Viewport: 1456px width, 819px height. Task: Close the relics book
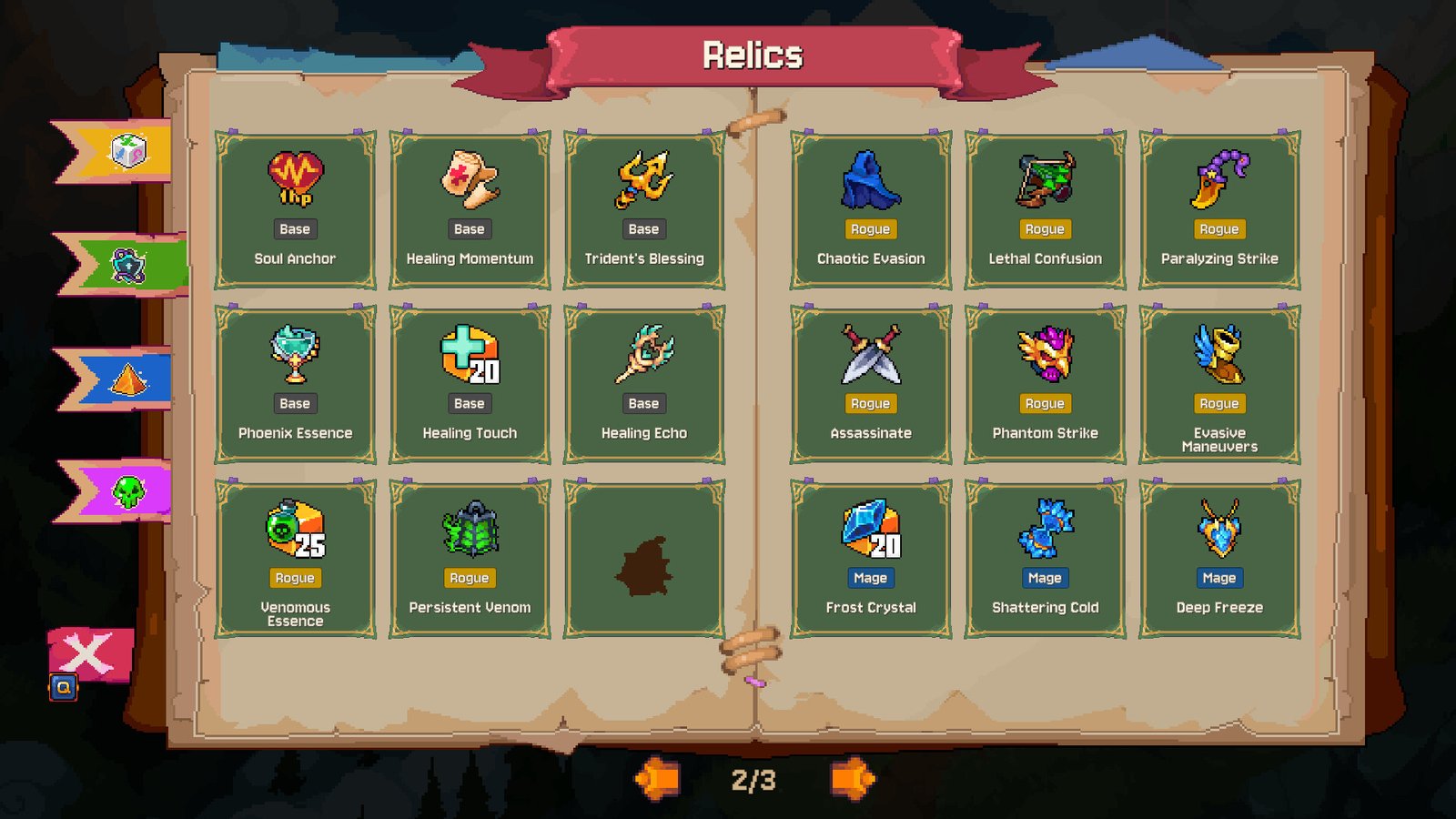(89, 655)
